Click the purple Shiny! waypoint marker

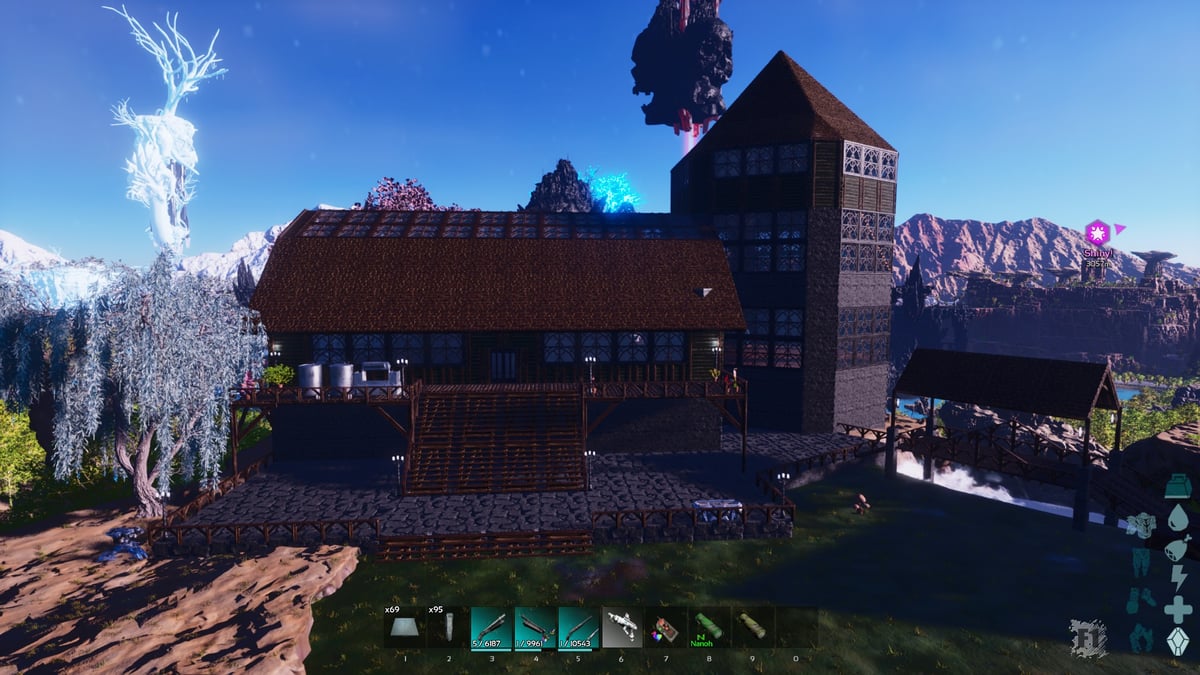[1097, 233]
